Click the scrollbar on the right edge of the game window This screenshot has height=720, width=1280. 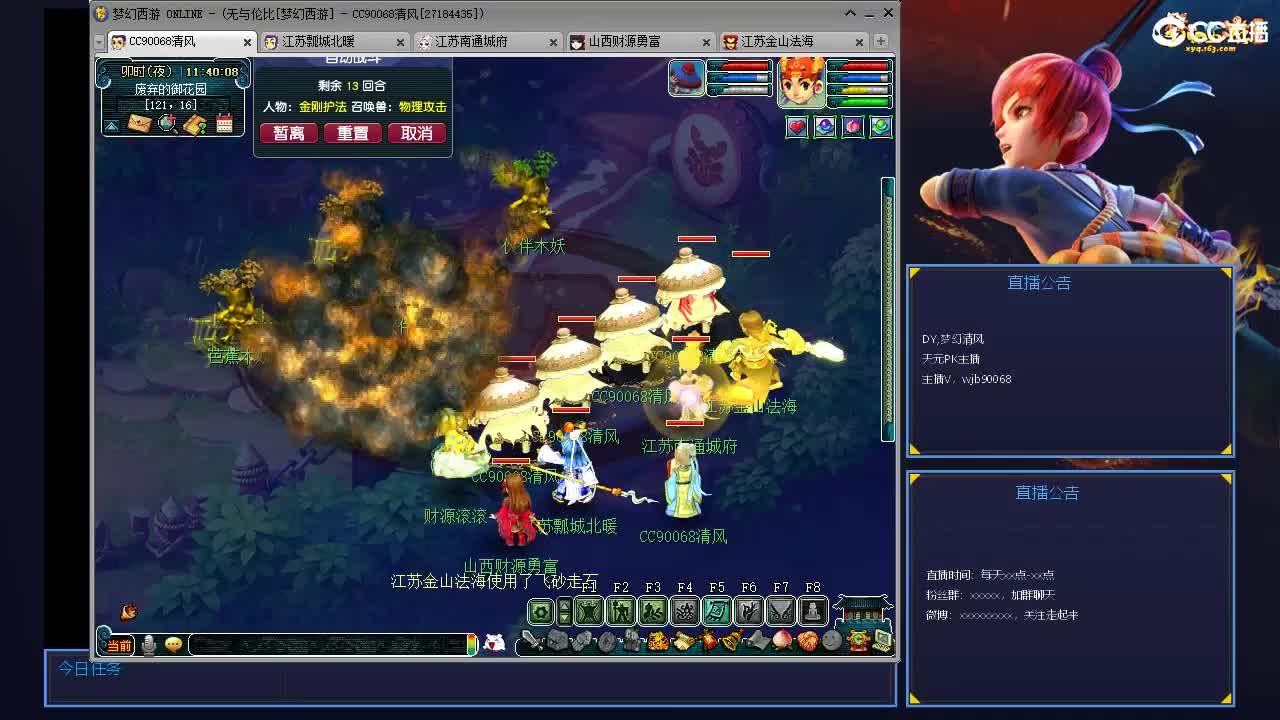[x=886, y=300]
